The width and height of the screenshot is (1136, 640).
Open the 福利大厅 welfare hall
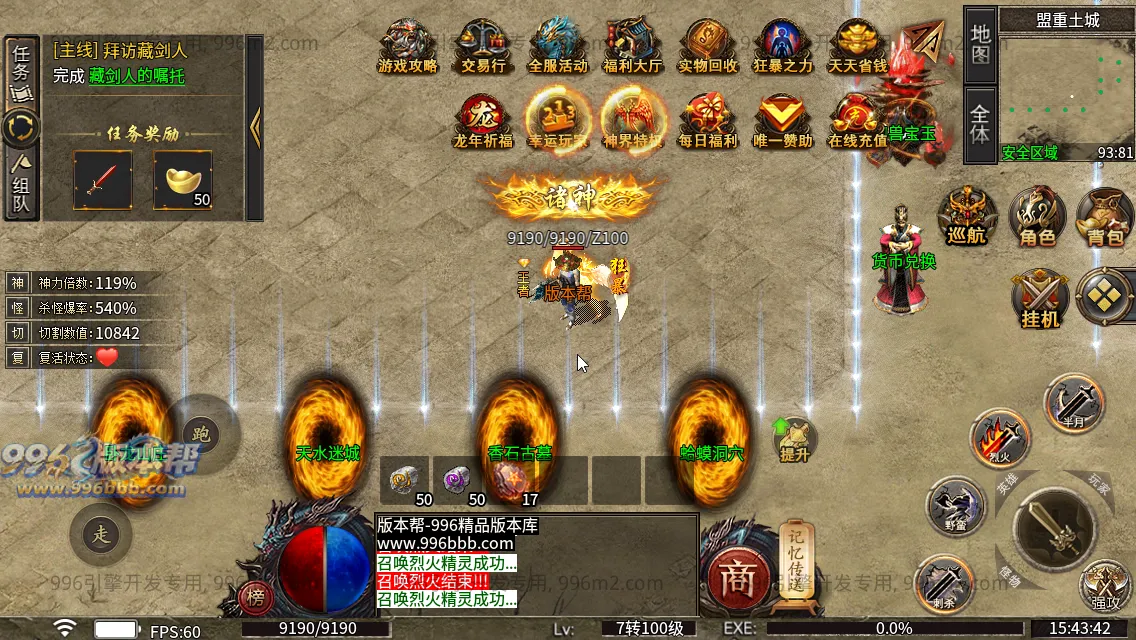[x=632, y=46]
